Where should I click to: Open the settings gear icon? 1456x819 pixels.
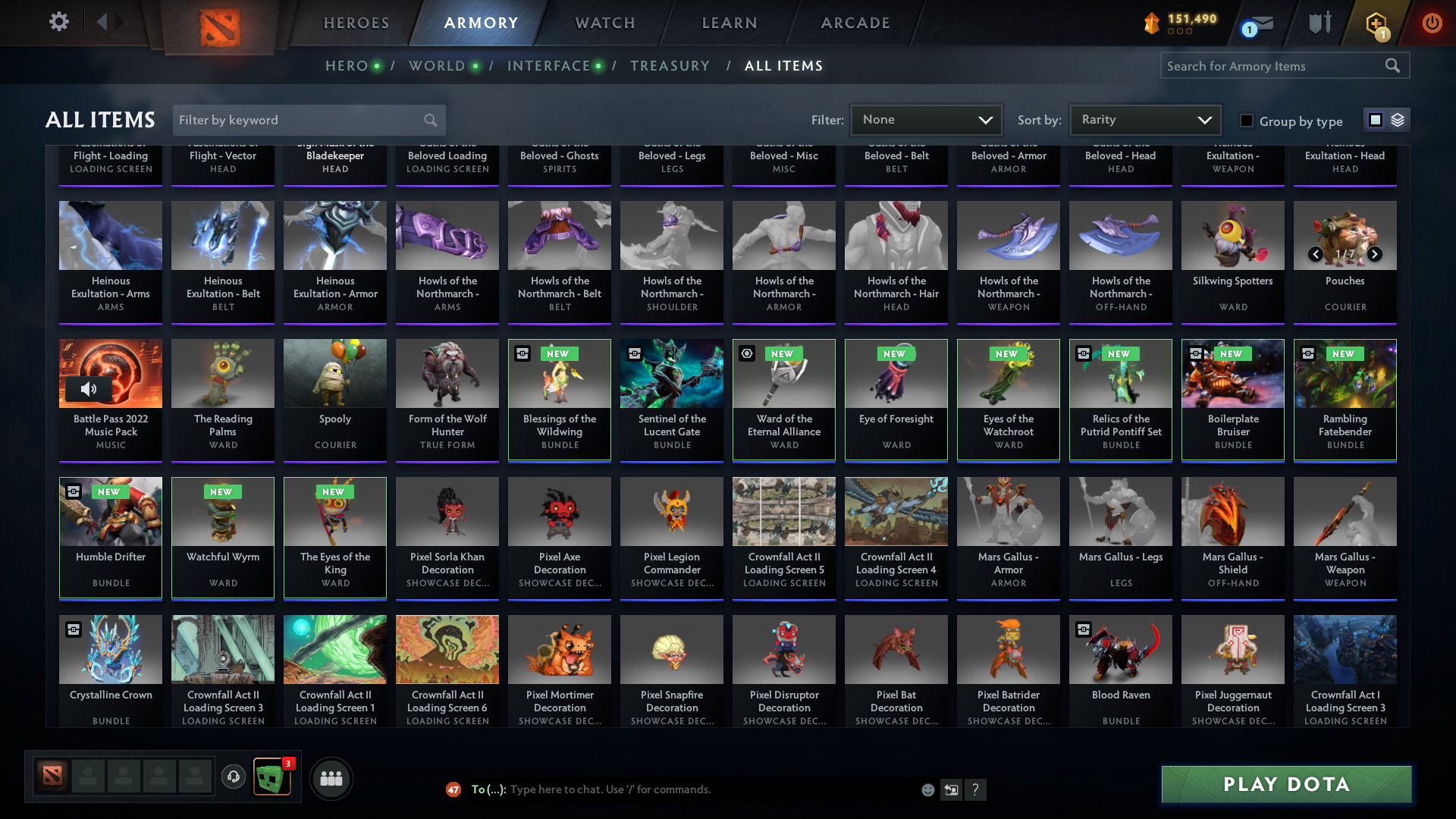pos(58,22)
